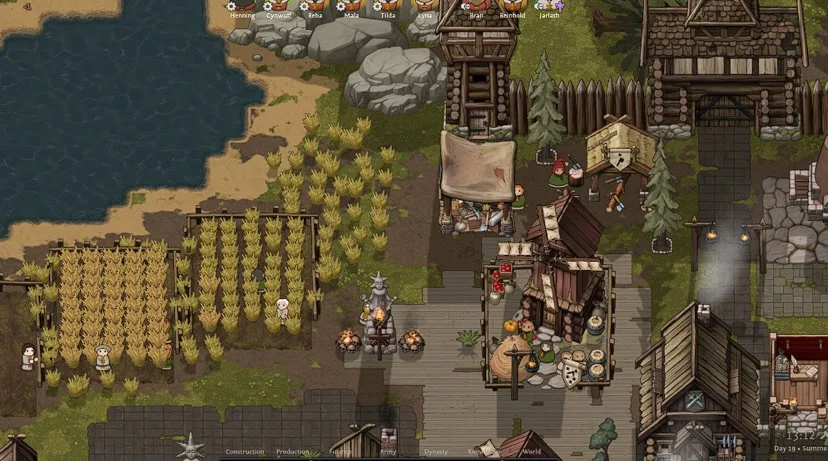Select villager Bran's portrait
This screenshot has width=828, height=461.
(475, 6)
